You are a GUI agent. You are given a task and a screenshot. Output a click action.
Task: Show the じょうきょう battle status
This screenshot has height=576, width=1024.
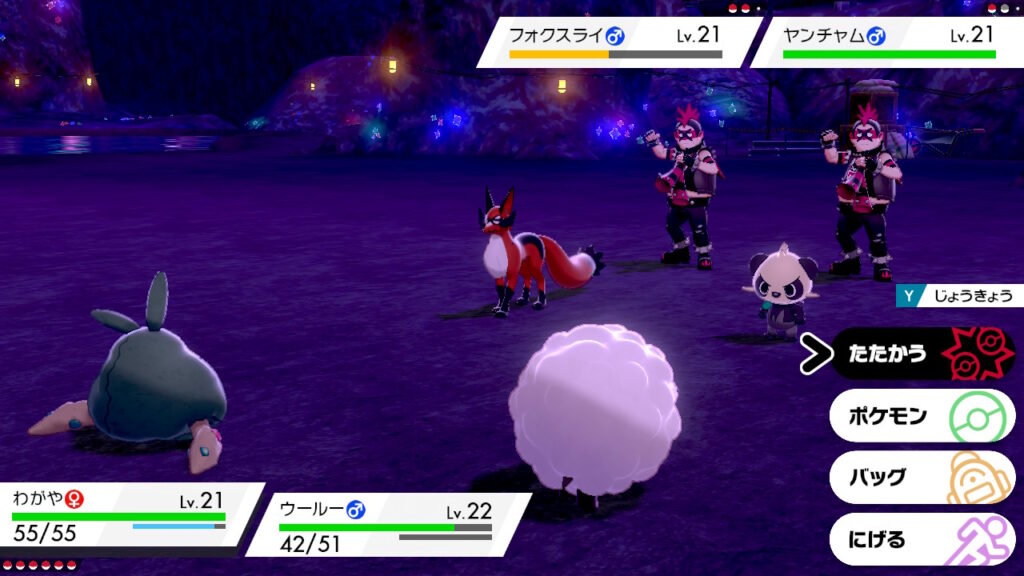click(x=958, y=296)
